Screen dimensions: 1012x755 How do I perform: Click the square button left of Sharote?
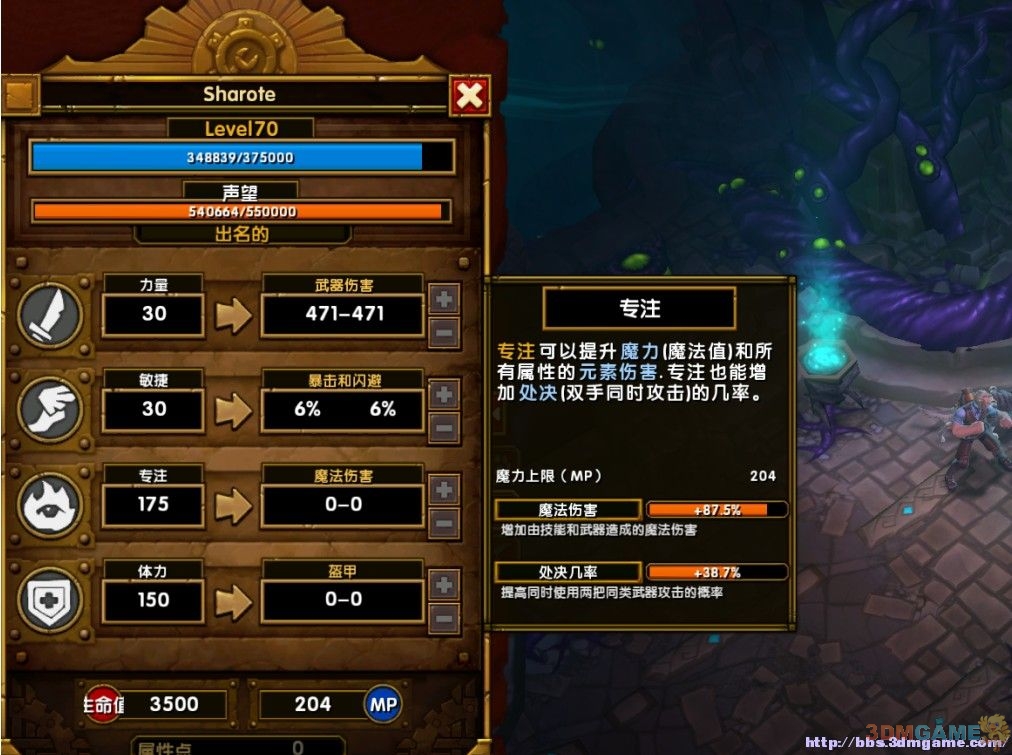[21, 96]
